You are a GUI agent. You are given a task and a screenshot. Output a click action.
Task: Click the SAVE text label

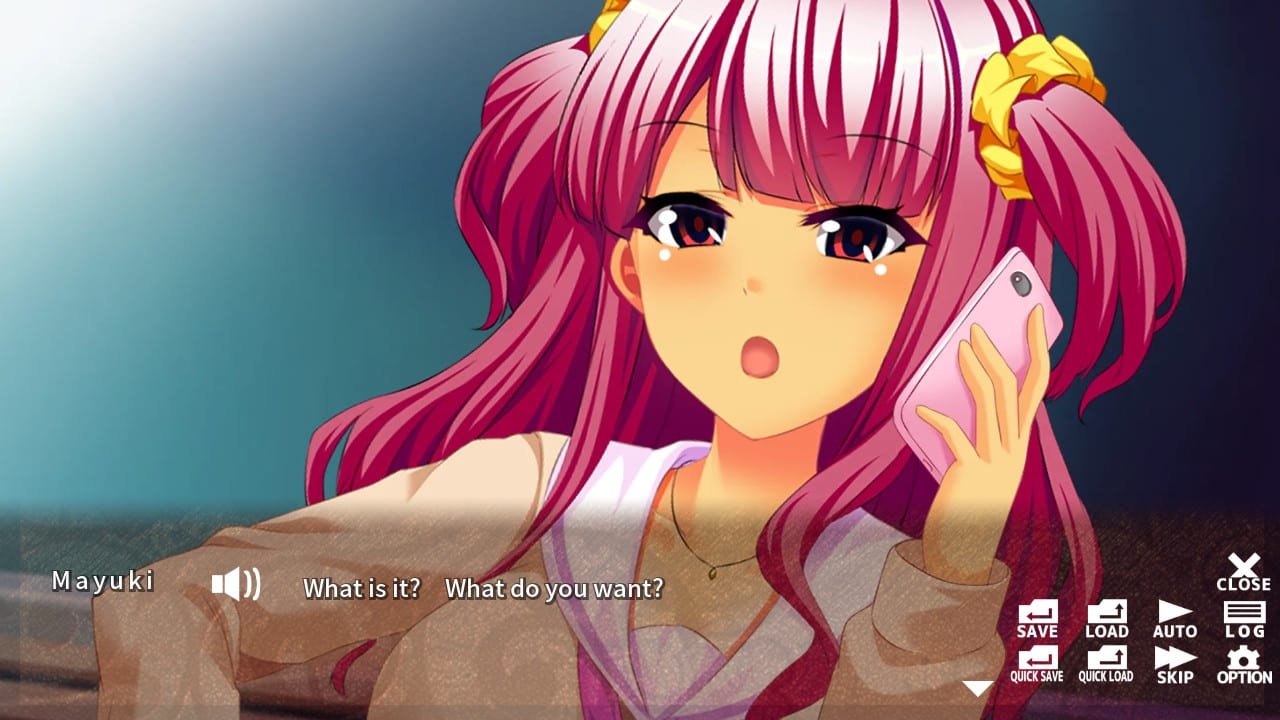1037,631
